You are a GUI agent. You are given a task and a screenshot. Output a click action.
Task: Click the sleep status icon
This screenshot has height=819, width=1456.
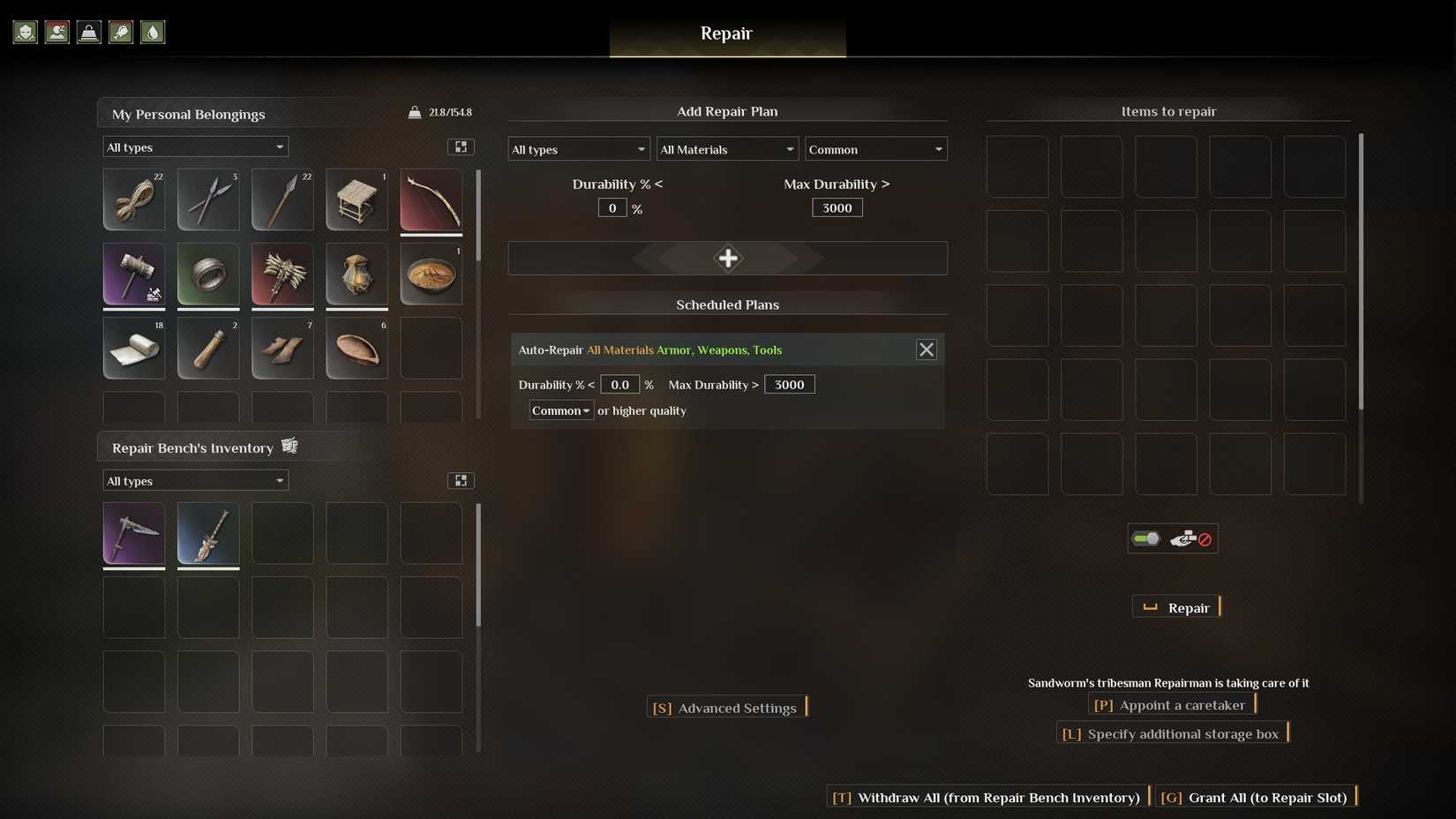point(56,32)
